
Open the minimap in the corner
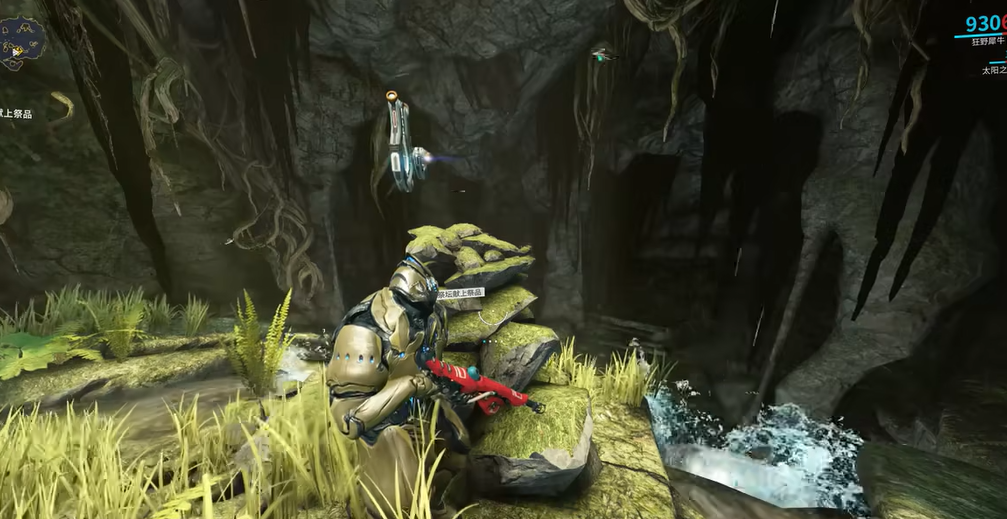click(22, 42)
